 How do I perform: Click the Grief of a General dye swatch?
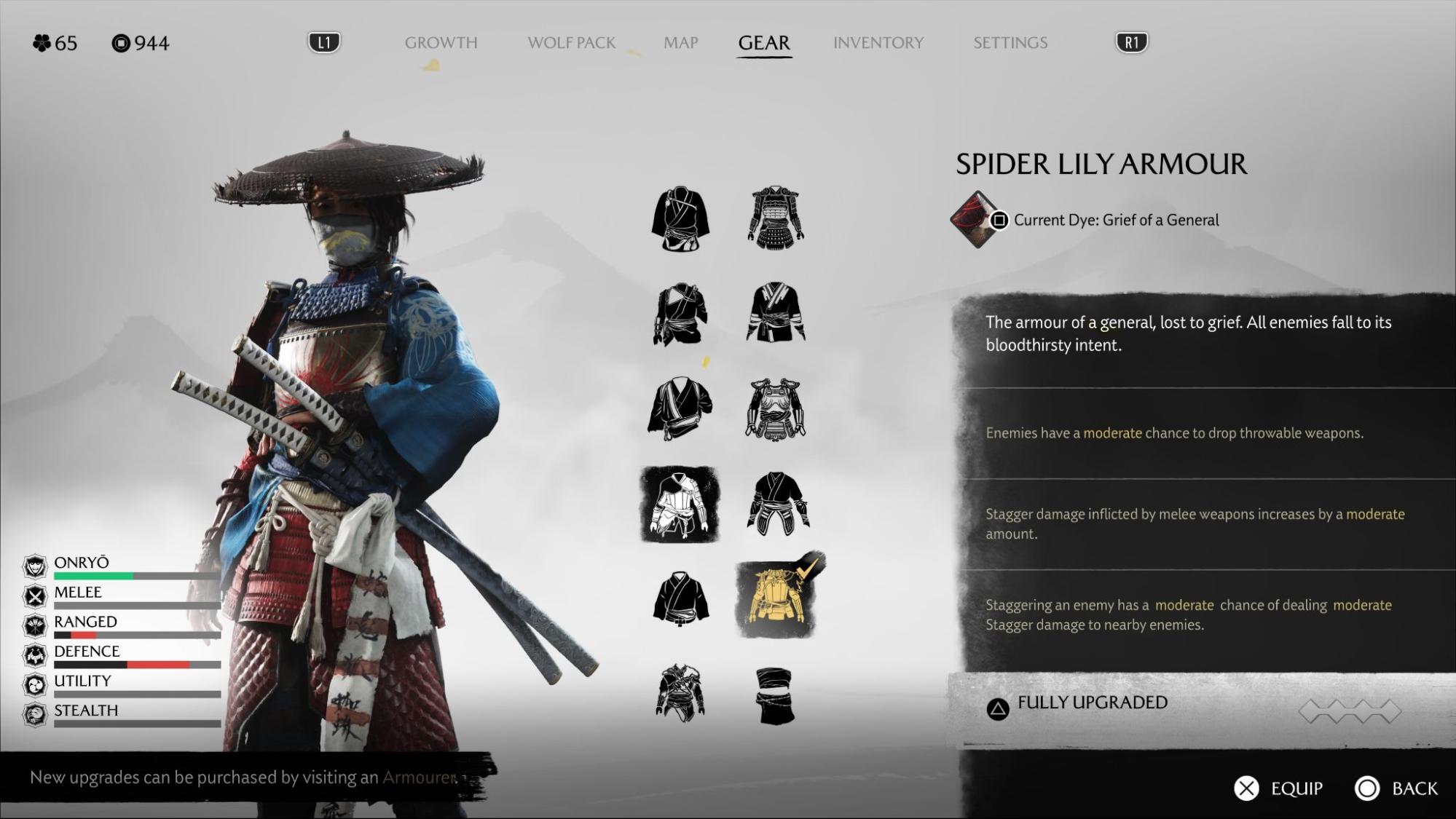click(975, 219)
